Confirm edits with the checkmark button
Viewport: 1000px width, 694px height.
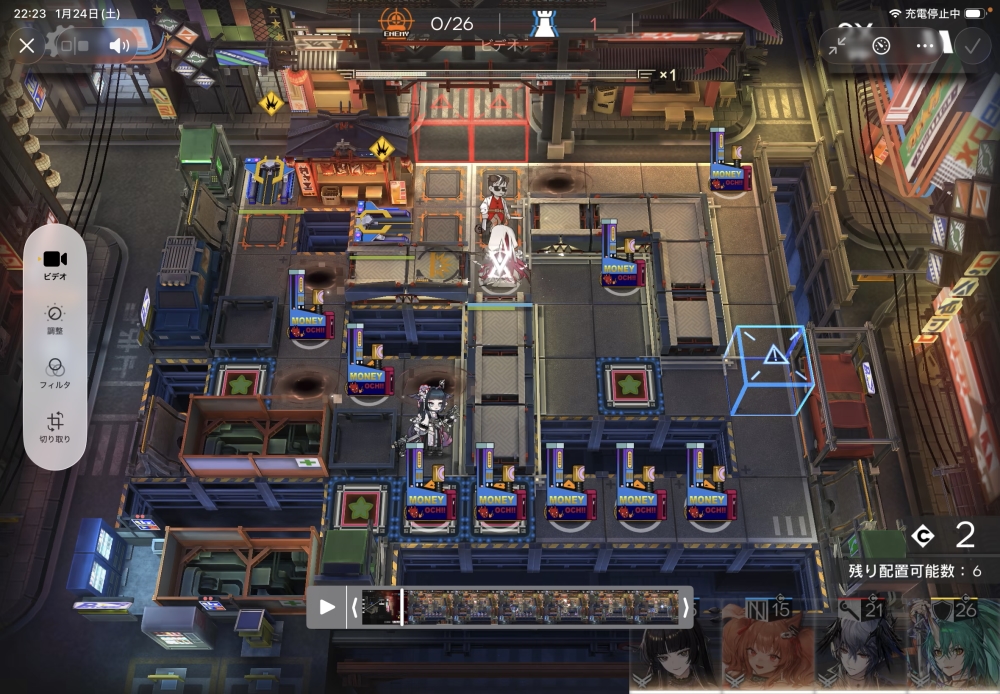click(969, 45)
